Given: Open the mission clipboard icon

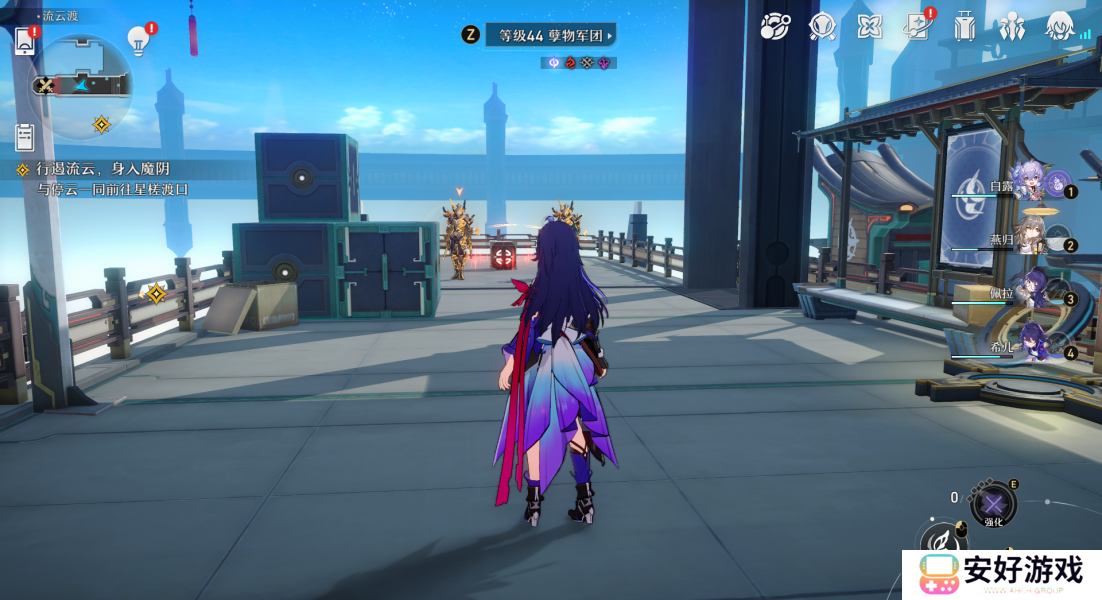Looking at the screenshot, I should point(25,136).
